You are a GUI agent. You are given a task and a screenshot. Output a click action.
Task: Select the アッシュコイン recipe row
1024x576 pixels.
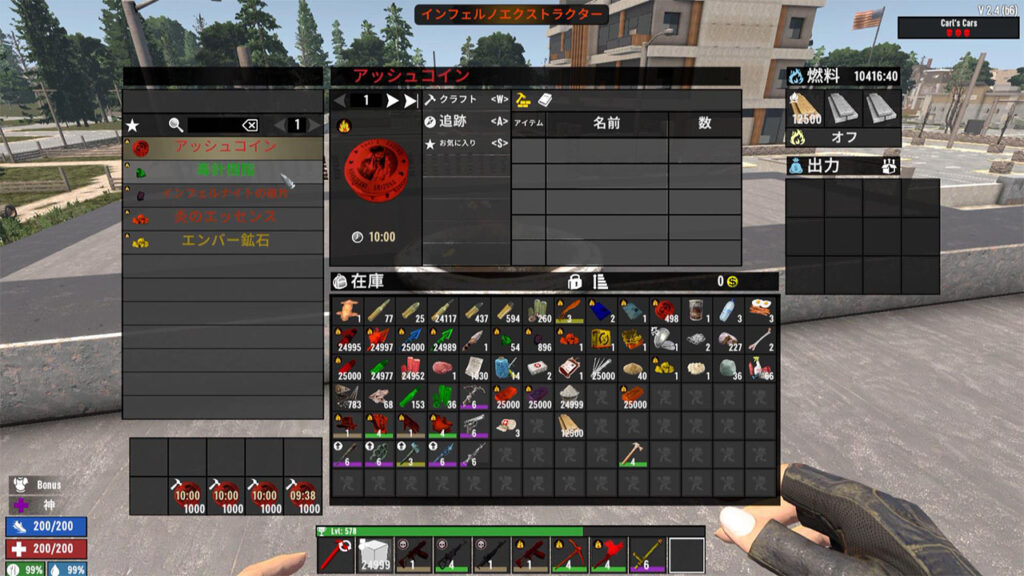(224, 147)
